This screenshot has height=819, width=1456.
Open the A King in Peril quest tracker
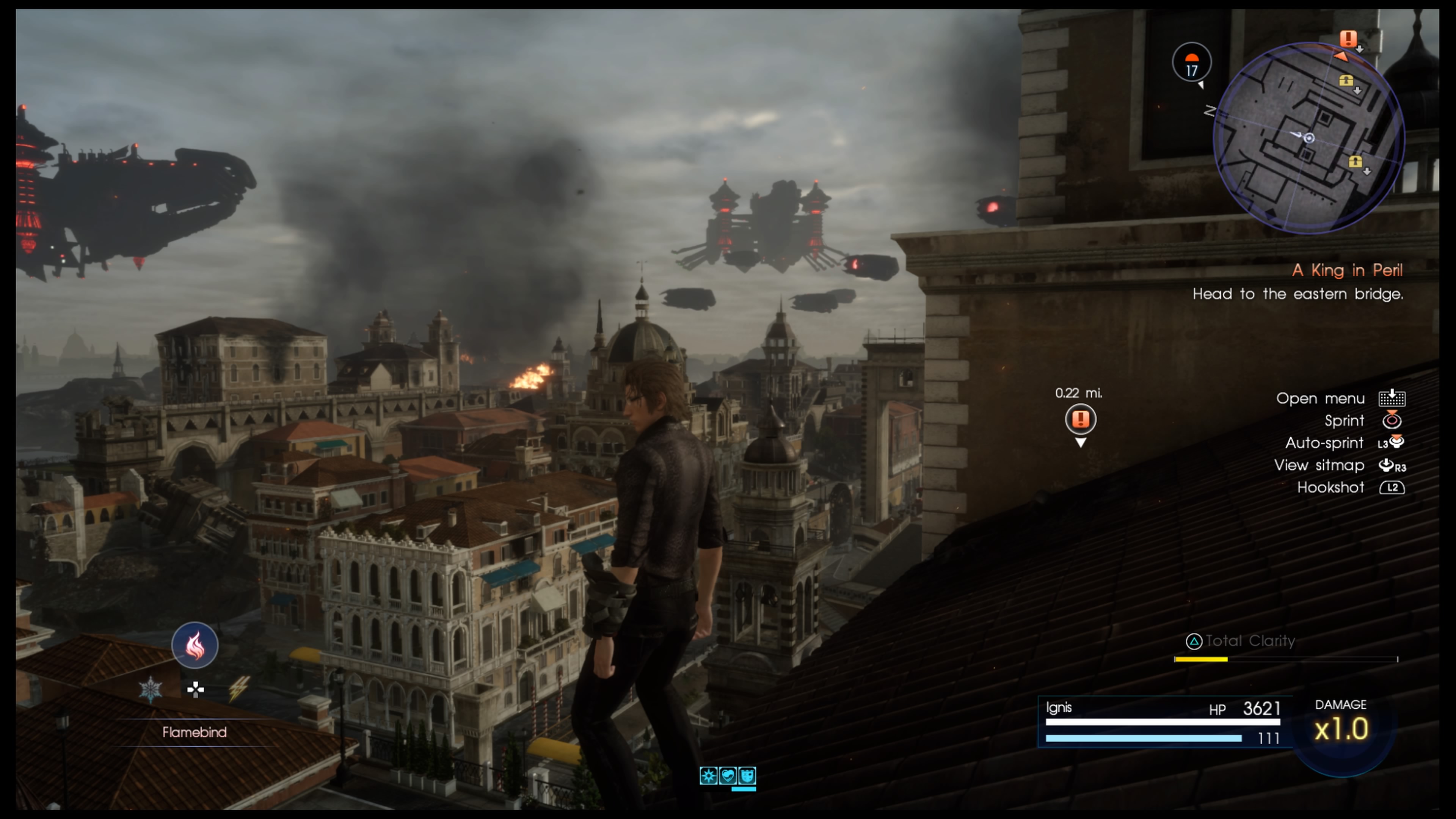[1347, 270]
